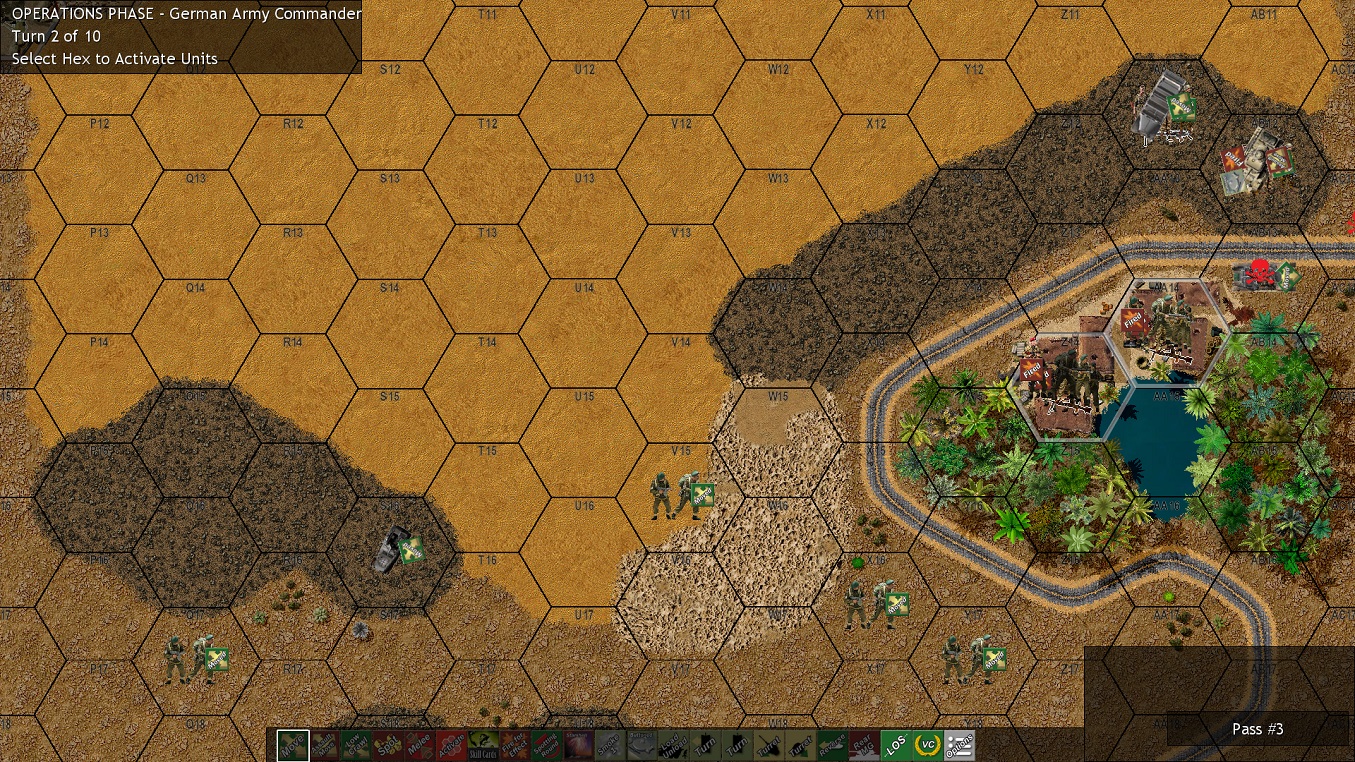The height and width of the screenshot is (762, 1355).
Task: Activate the Spot command icon
Action: (387, 745)
